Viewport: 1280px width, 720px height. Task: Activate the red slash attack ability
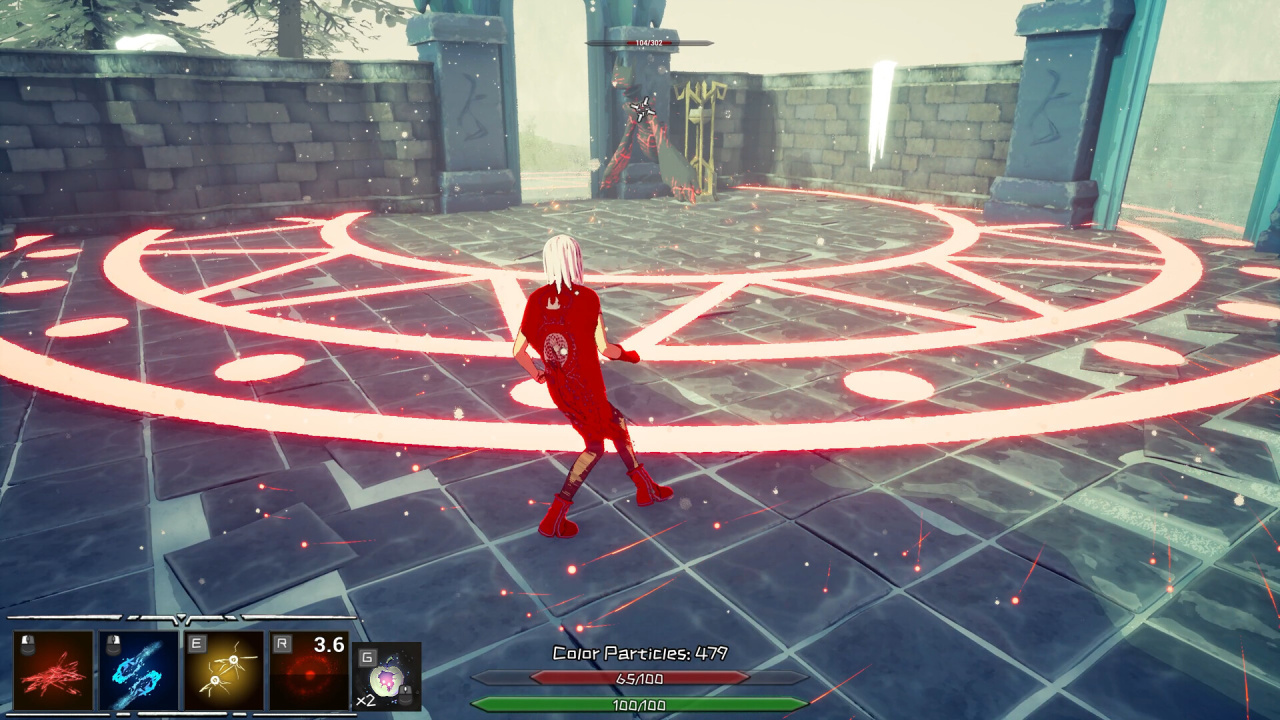tap(53, 670)
